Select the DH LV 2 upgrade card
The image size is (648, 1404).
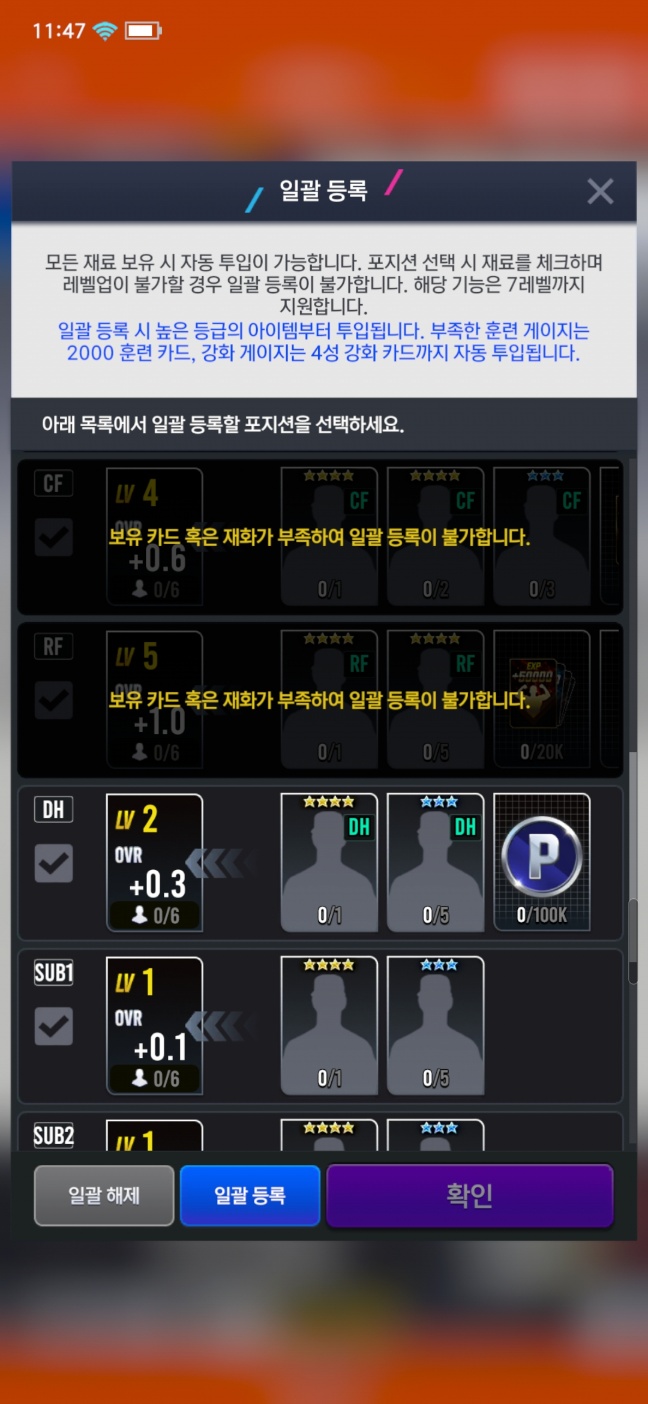click(154, 862)
